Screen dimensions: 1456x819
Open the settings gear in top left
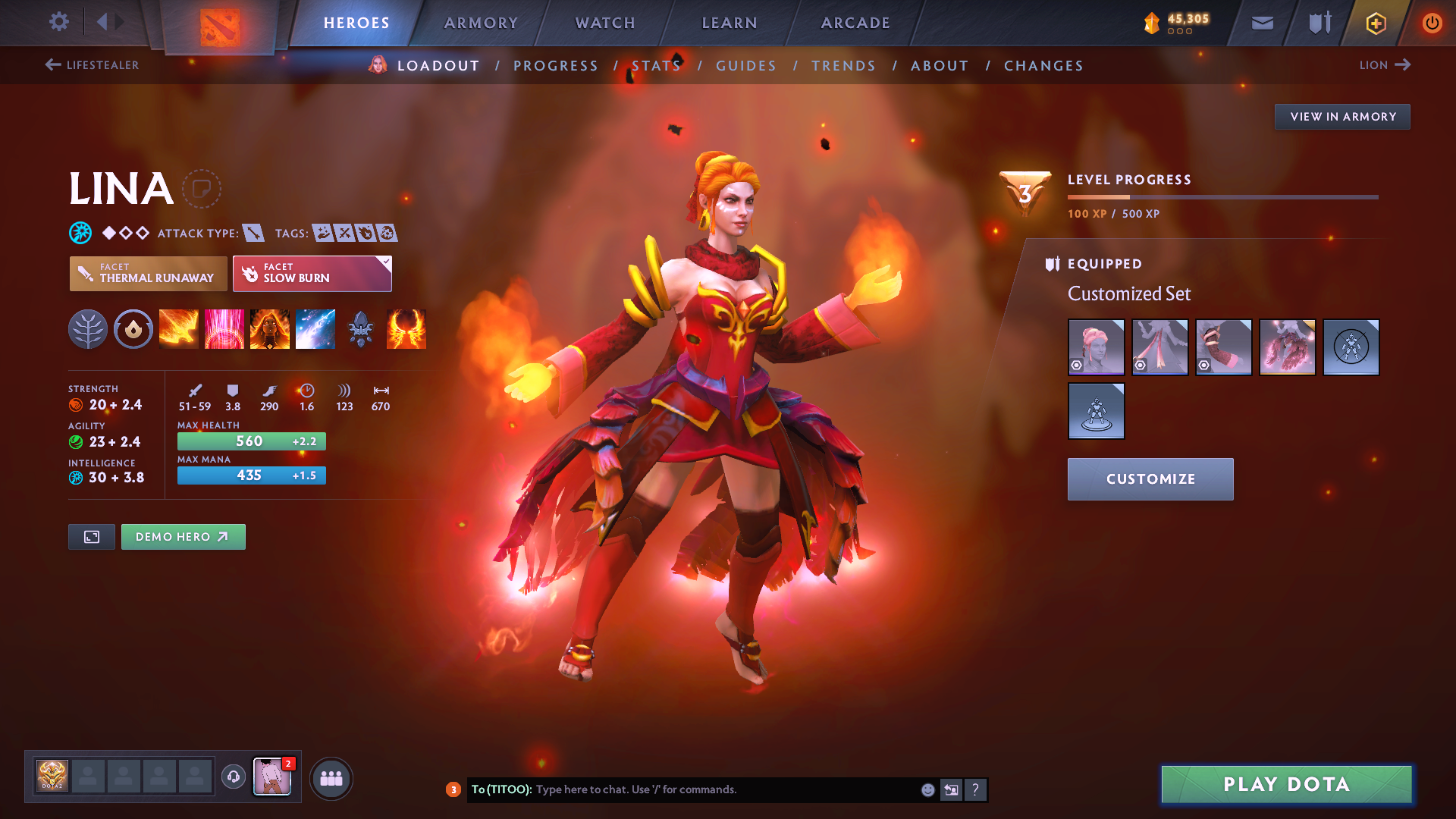[59, 22]
